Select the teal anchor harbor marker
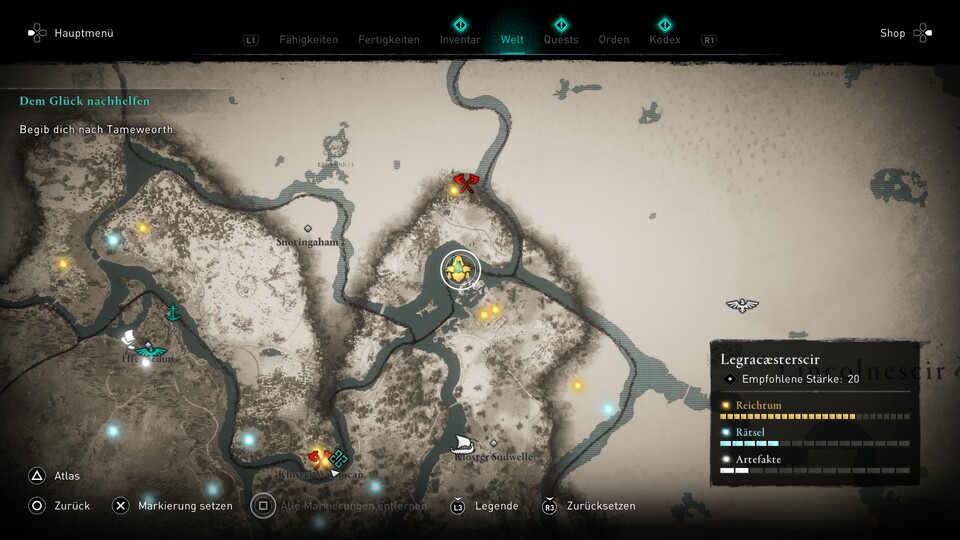960x540 pixels. pos(172,313)
